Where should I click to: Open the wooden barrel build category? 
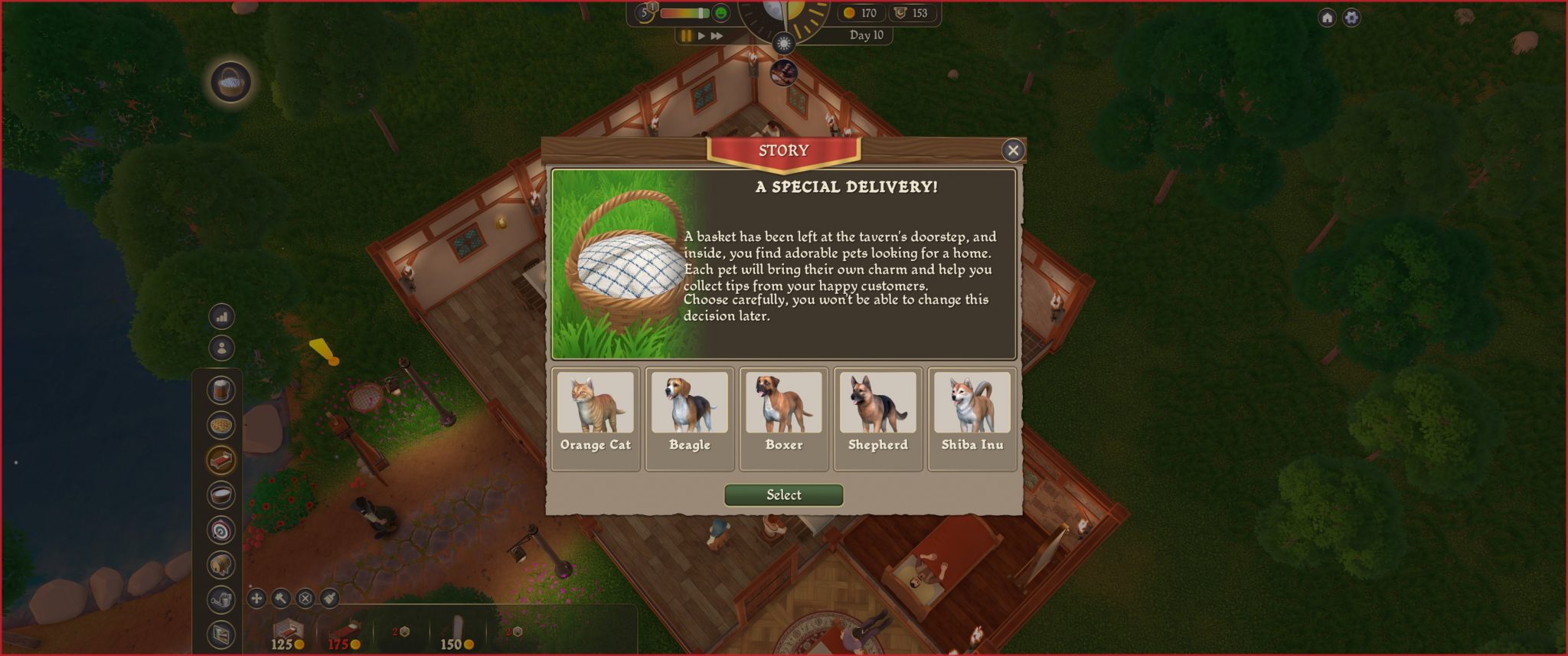[221, 565]
